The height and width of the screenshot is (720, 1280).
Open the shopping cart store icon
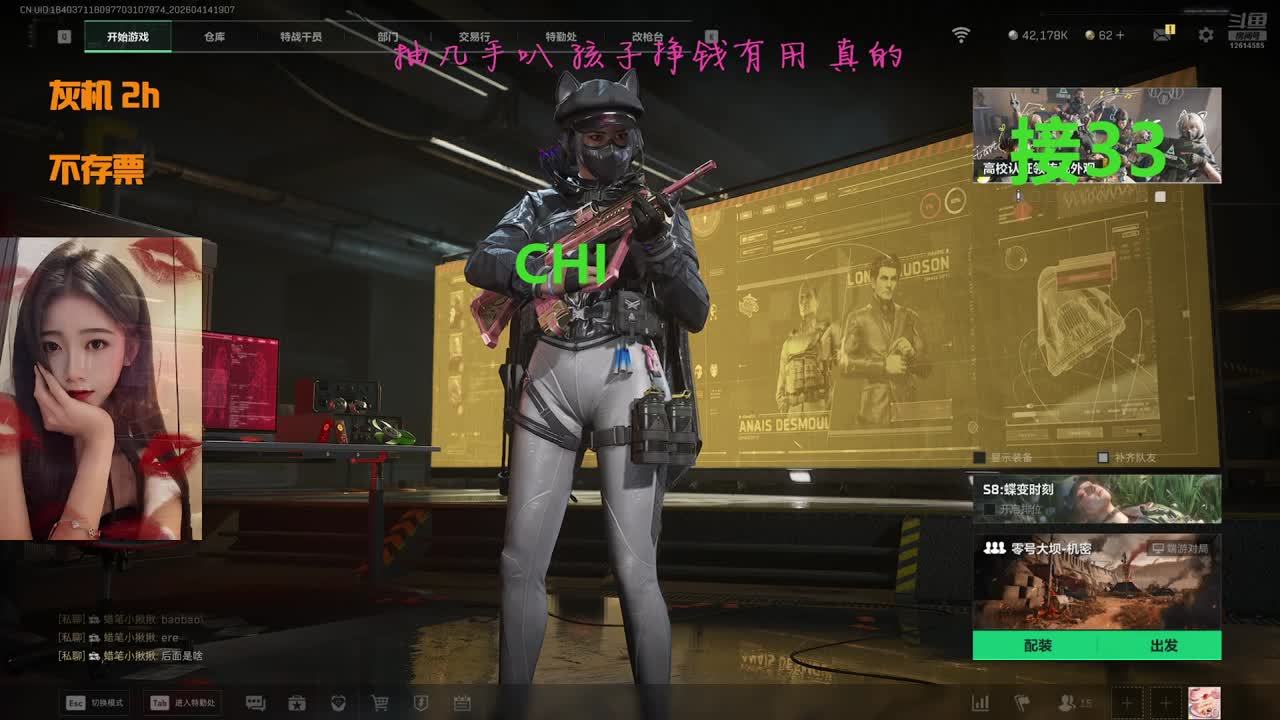point(380,703)
